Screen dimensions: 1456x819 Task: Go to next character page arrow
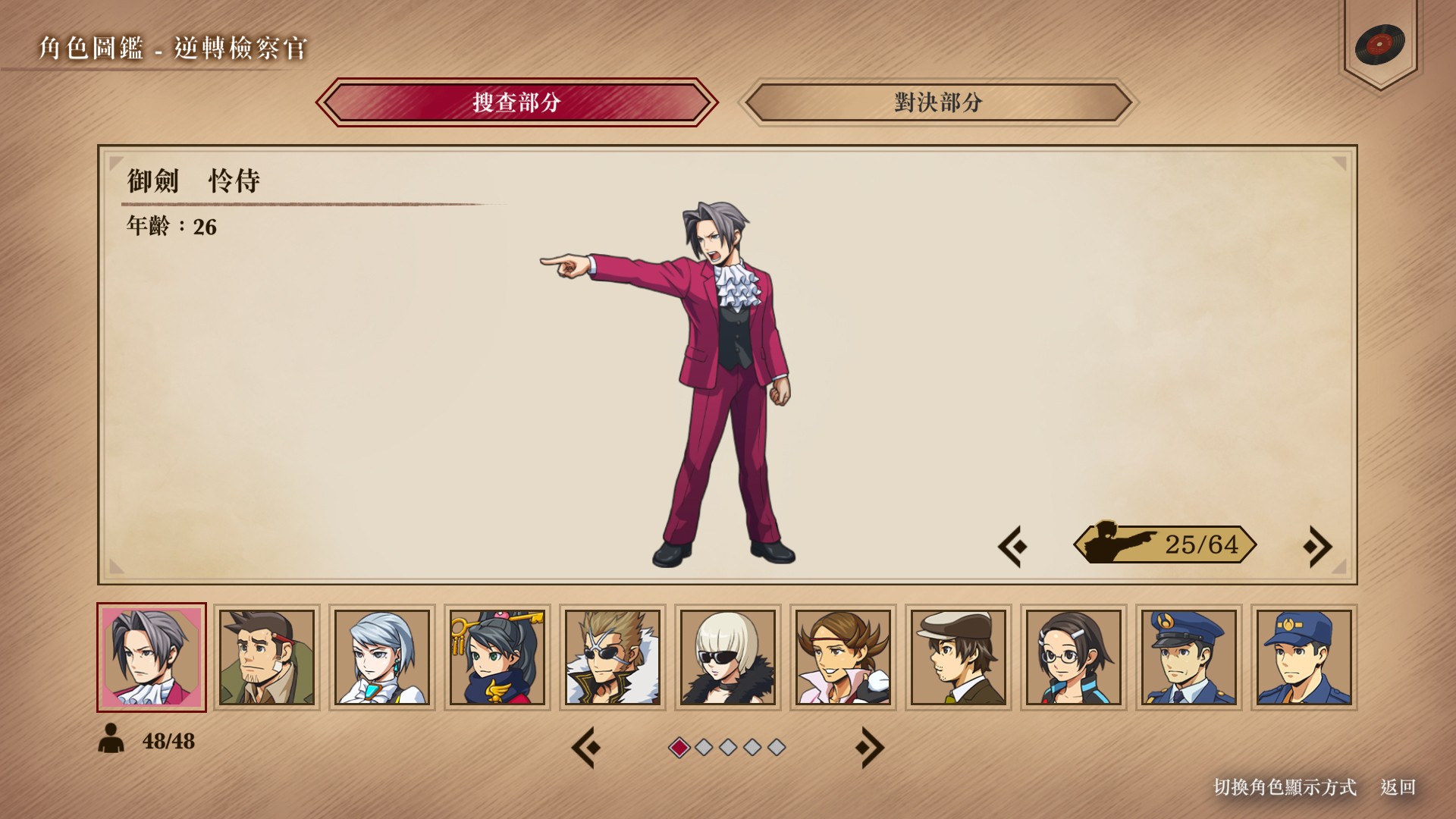click(869, 748)
